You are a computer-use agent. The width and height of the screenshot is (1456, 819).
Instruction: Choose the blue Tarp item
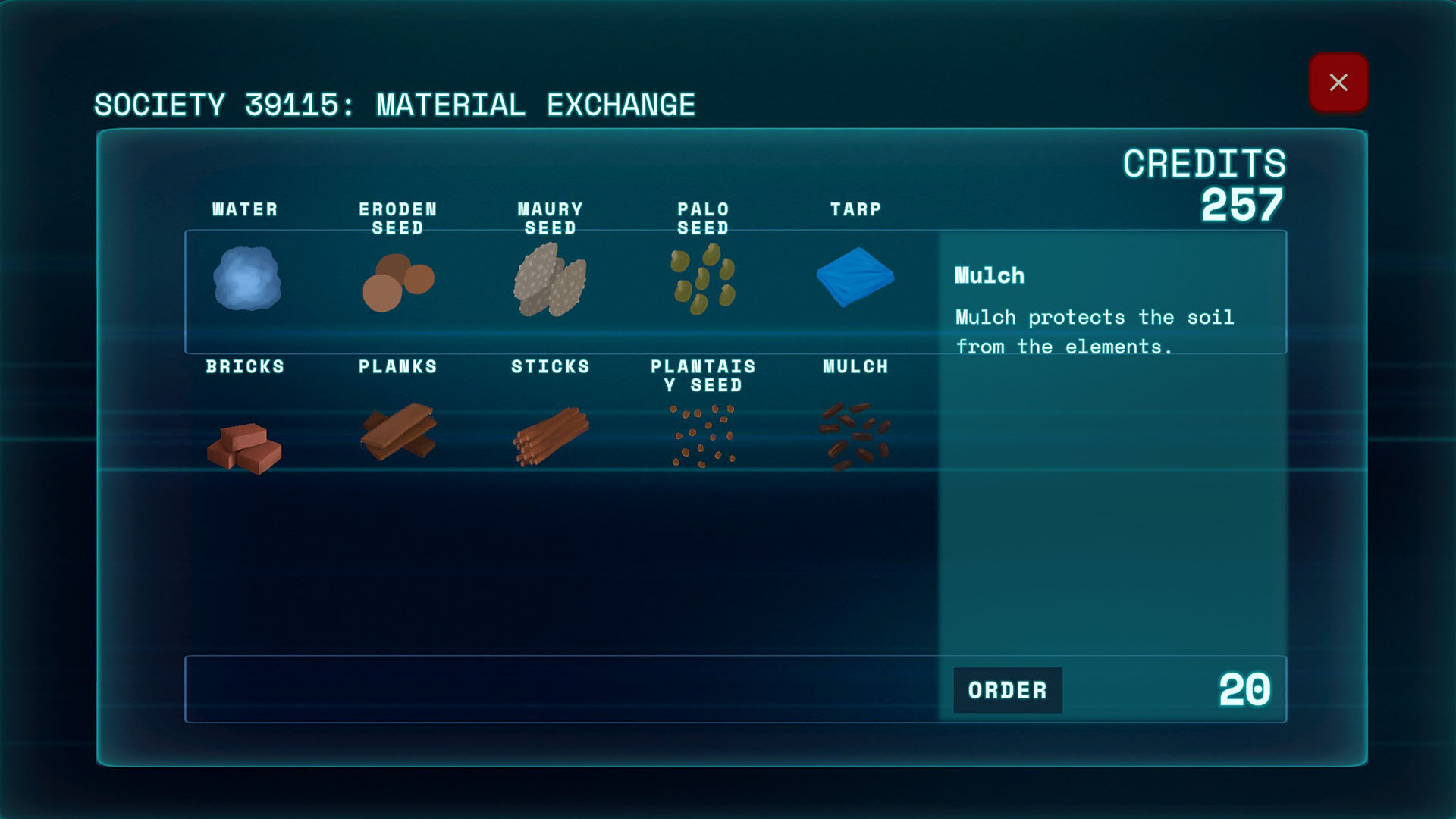tap(855, 277)
